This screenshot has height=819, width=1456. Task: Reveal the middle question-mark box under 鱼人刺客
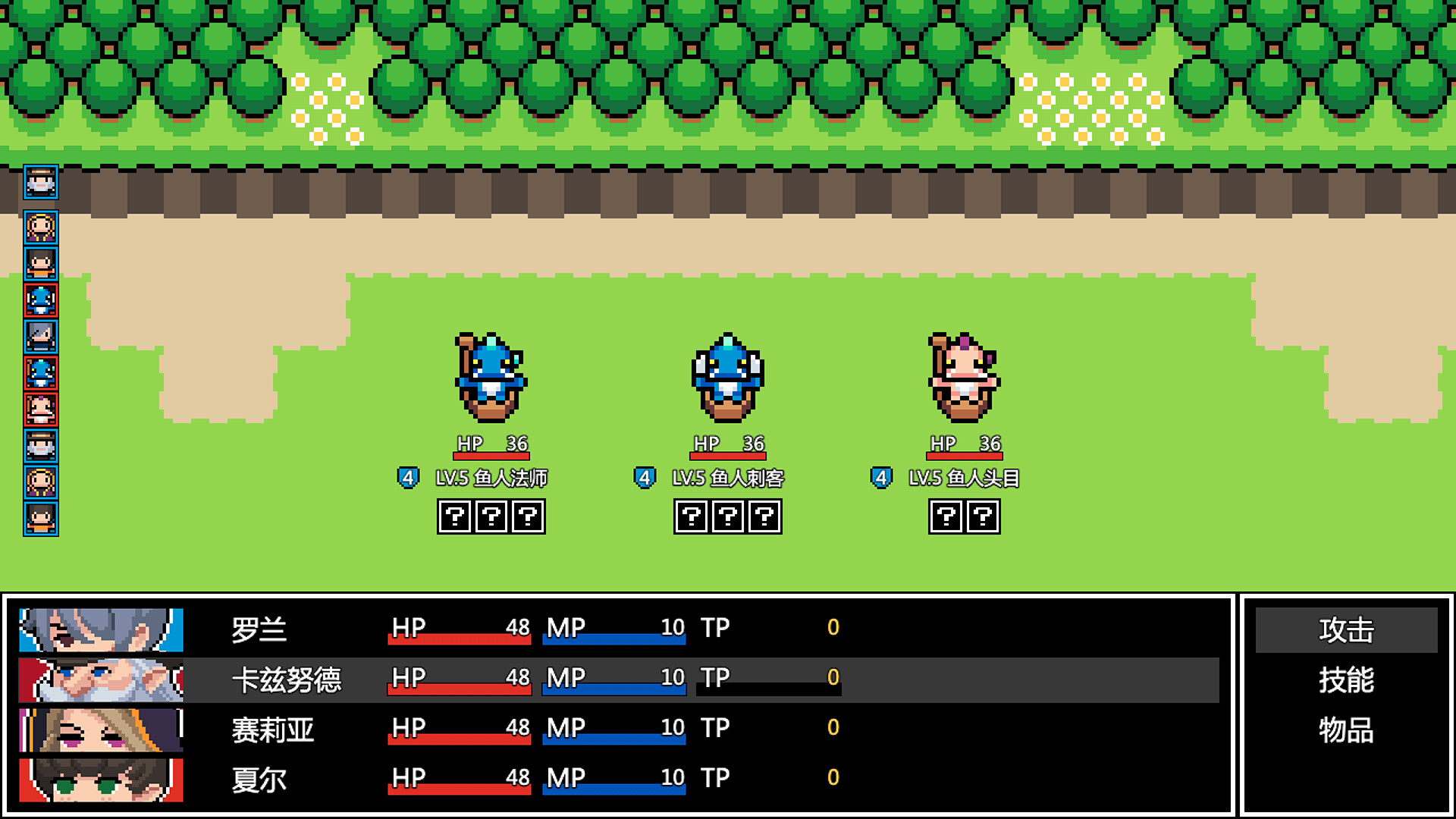(x=726, y=516)
